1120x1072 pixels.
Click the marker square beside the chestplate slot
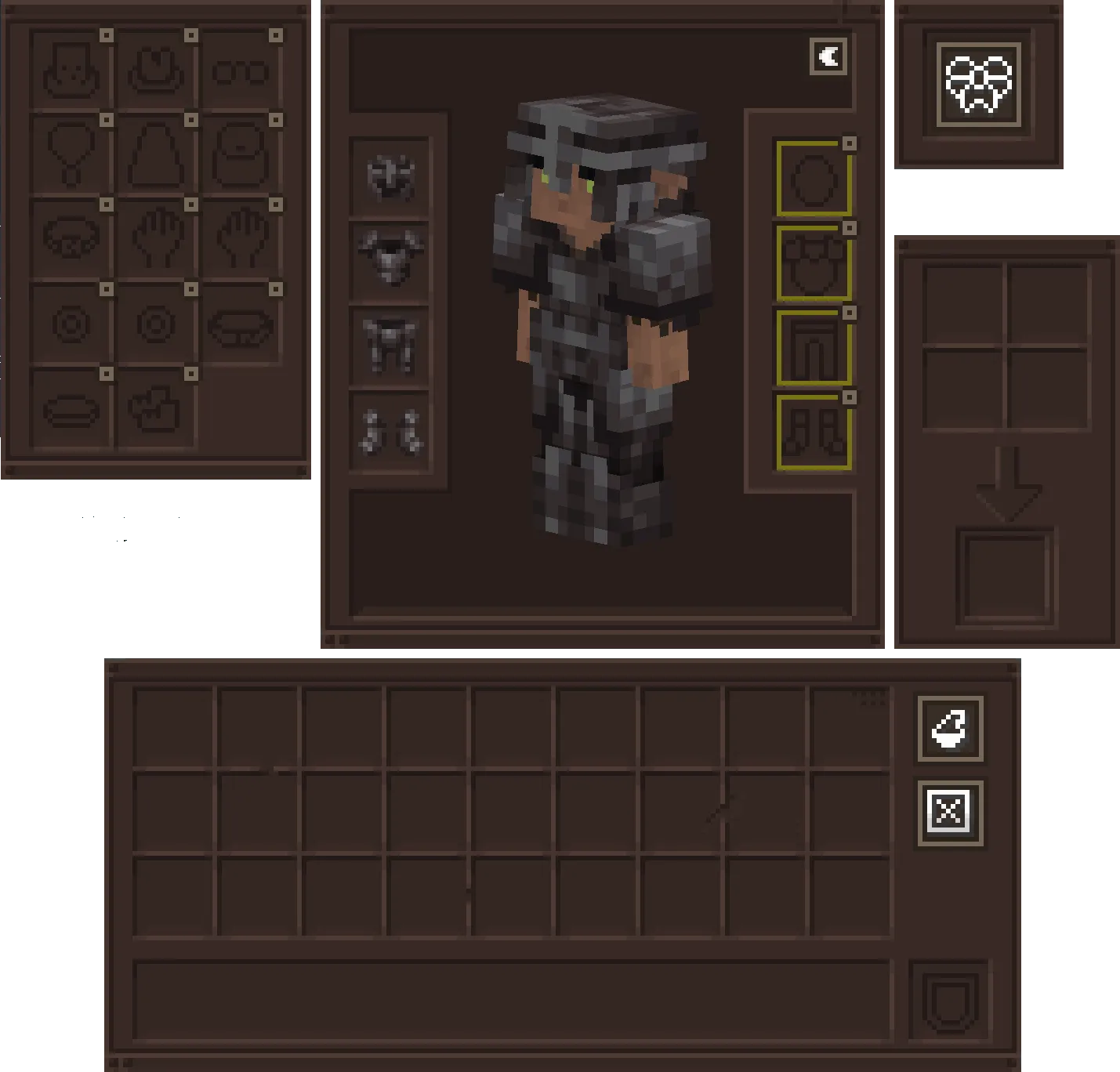coord(848,227)
